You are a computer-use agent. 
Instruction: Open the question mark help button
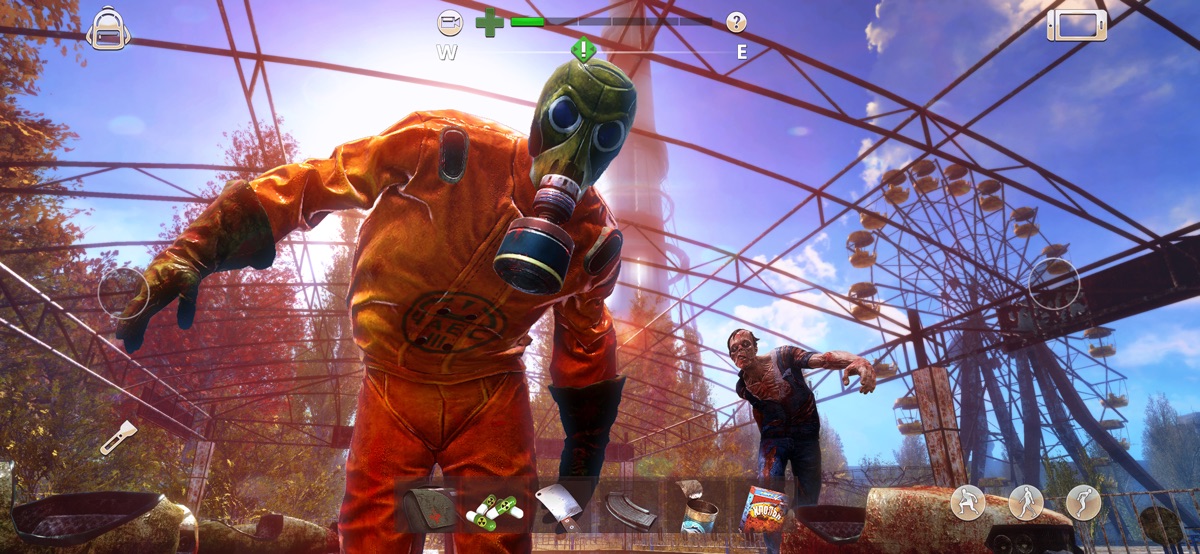pos(736,22)
